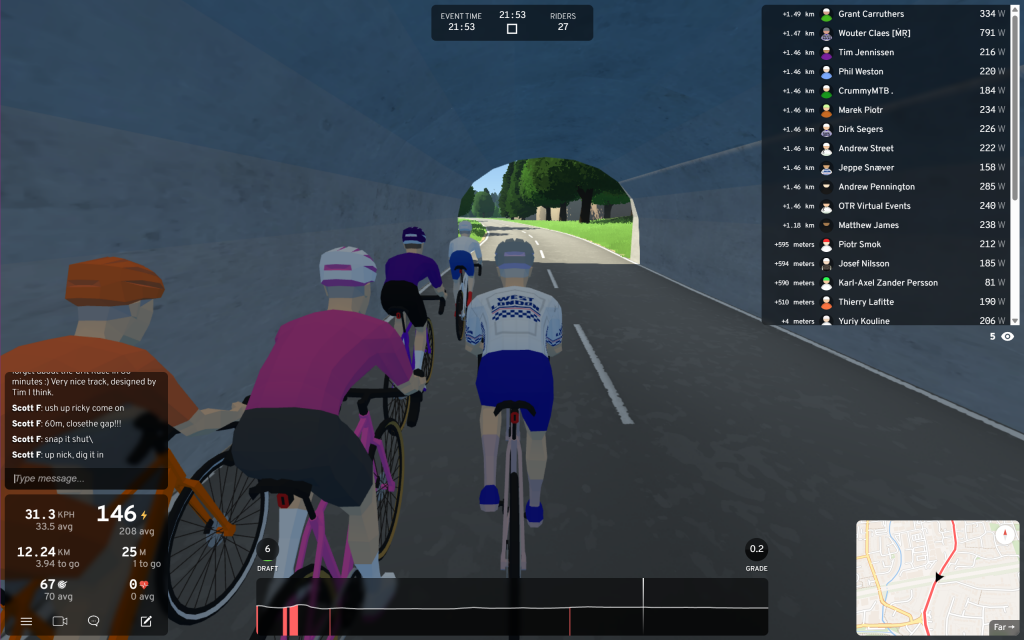Focus the "Type message..." chat field
This screenshot has width=1024, height=640.
tap(85, 479)
